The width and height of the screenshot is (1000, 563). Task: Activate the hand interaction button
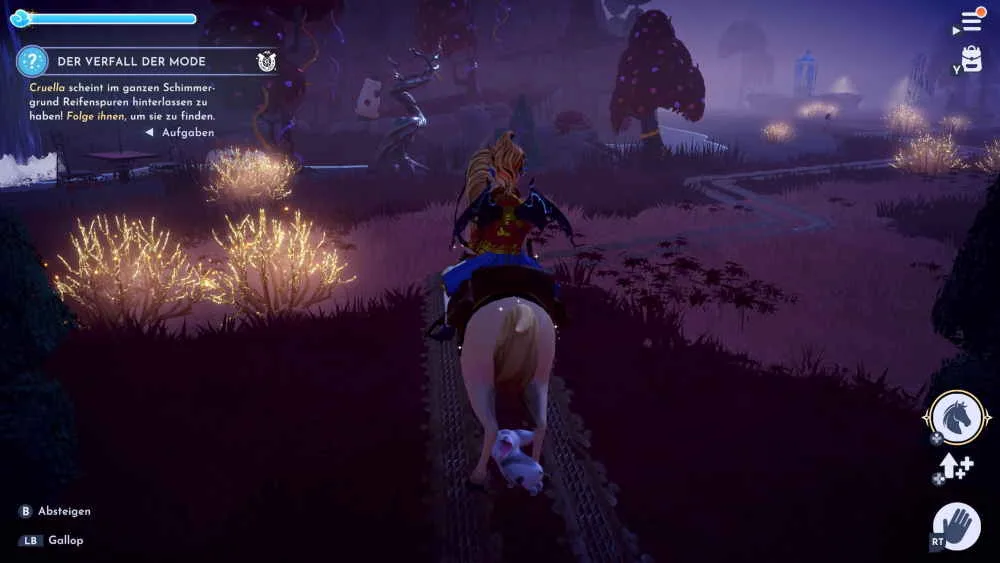[958, 526]
